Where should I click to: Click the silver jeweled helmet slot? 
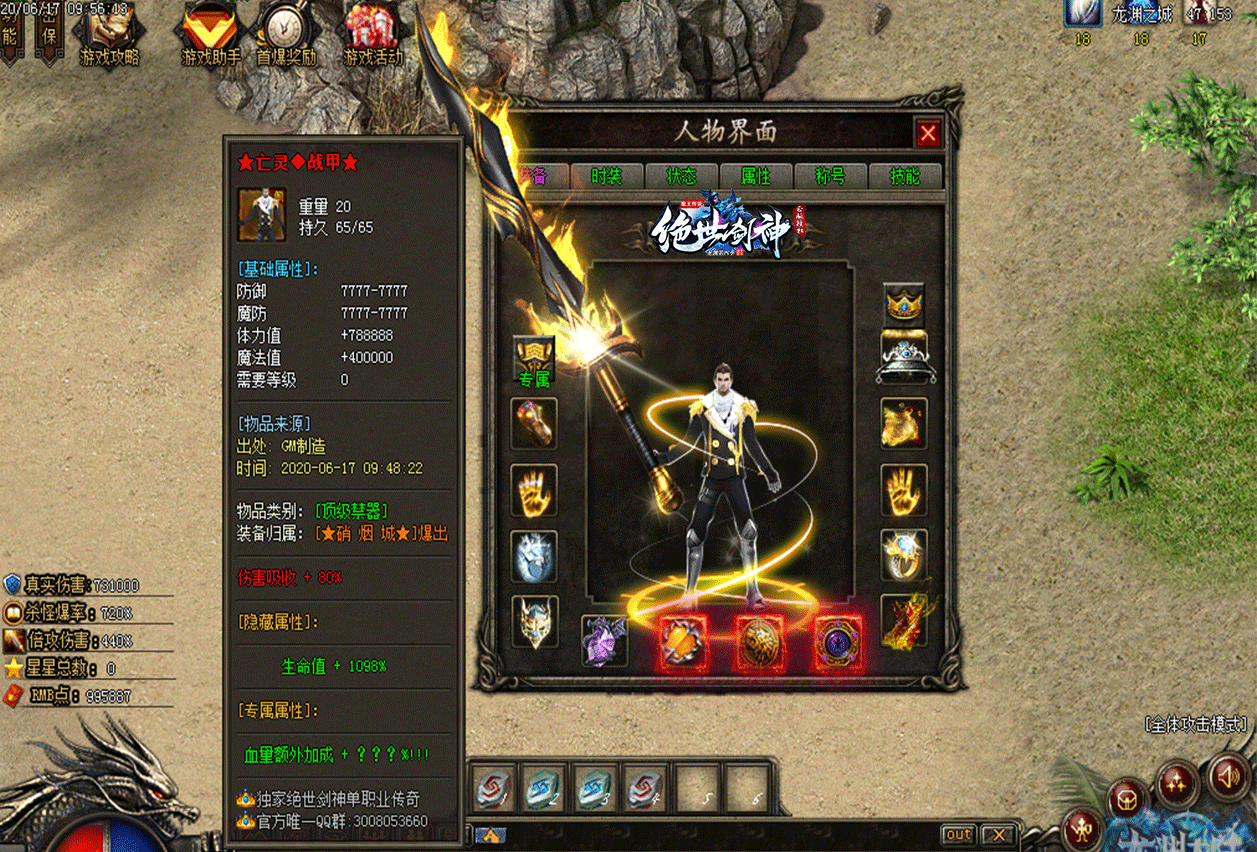coord(904,358)
